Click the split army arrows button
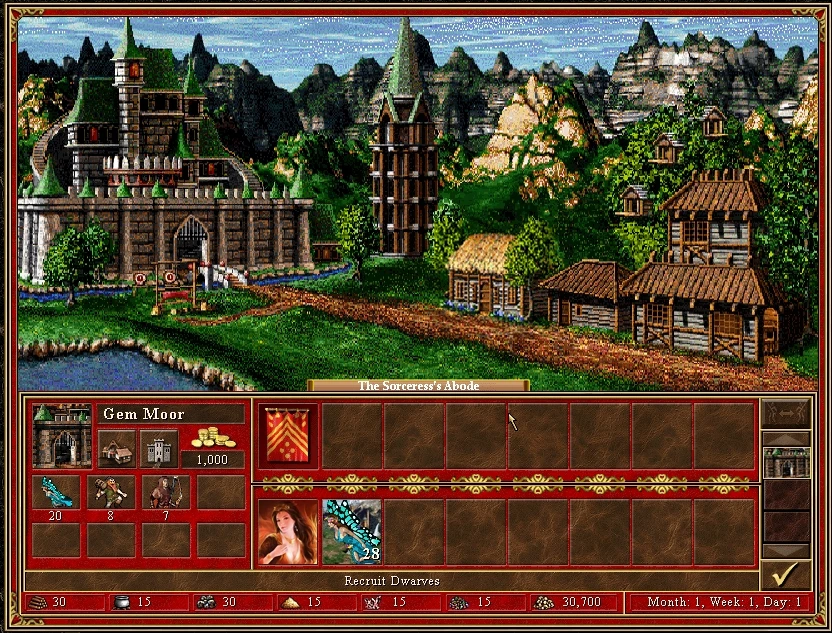 coord(785,413)
